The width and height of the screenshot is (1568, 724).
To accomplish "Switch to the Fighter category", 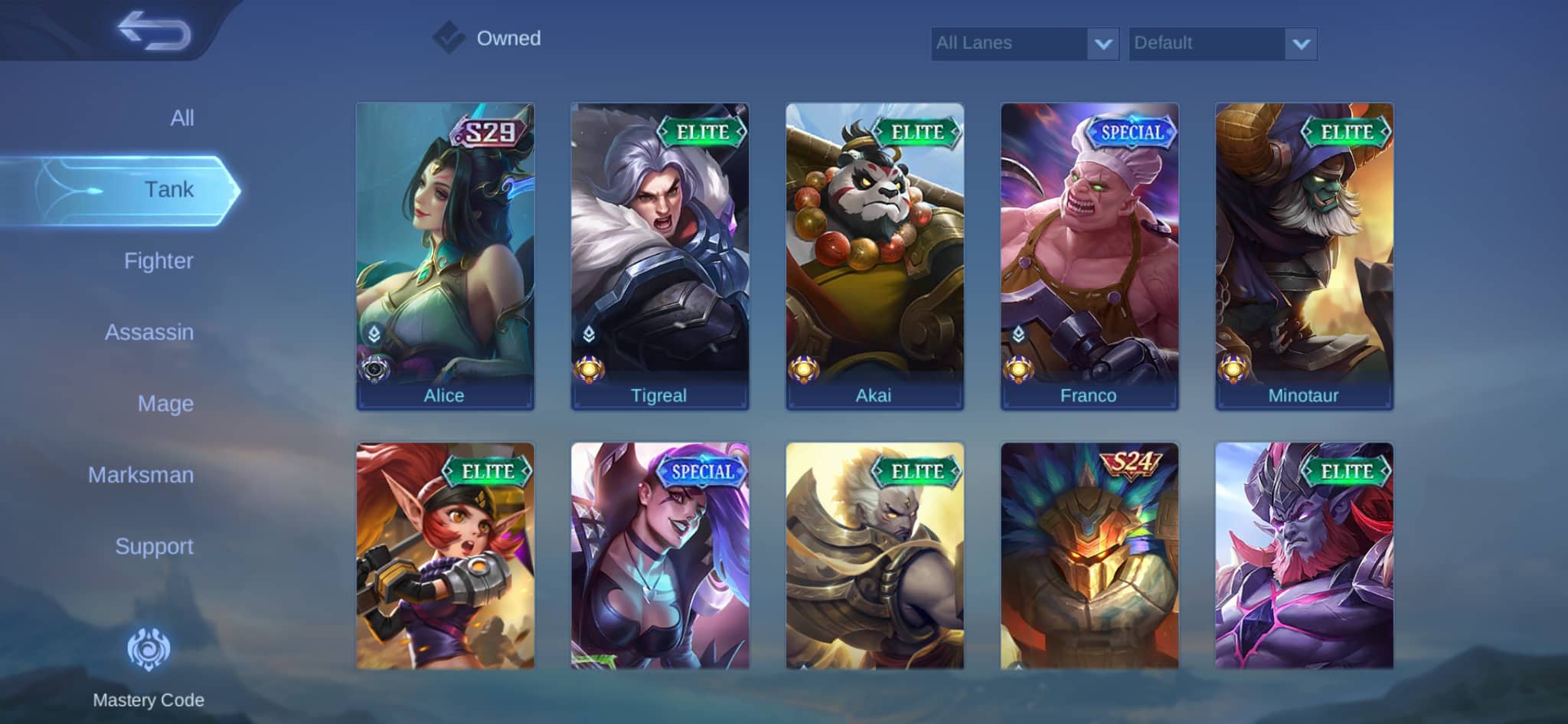I will 158,260.
